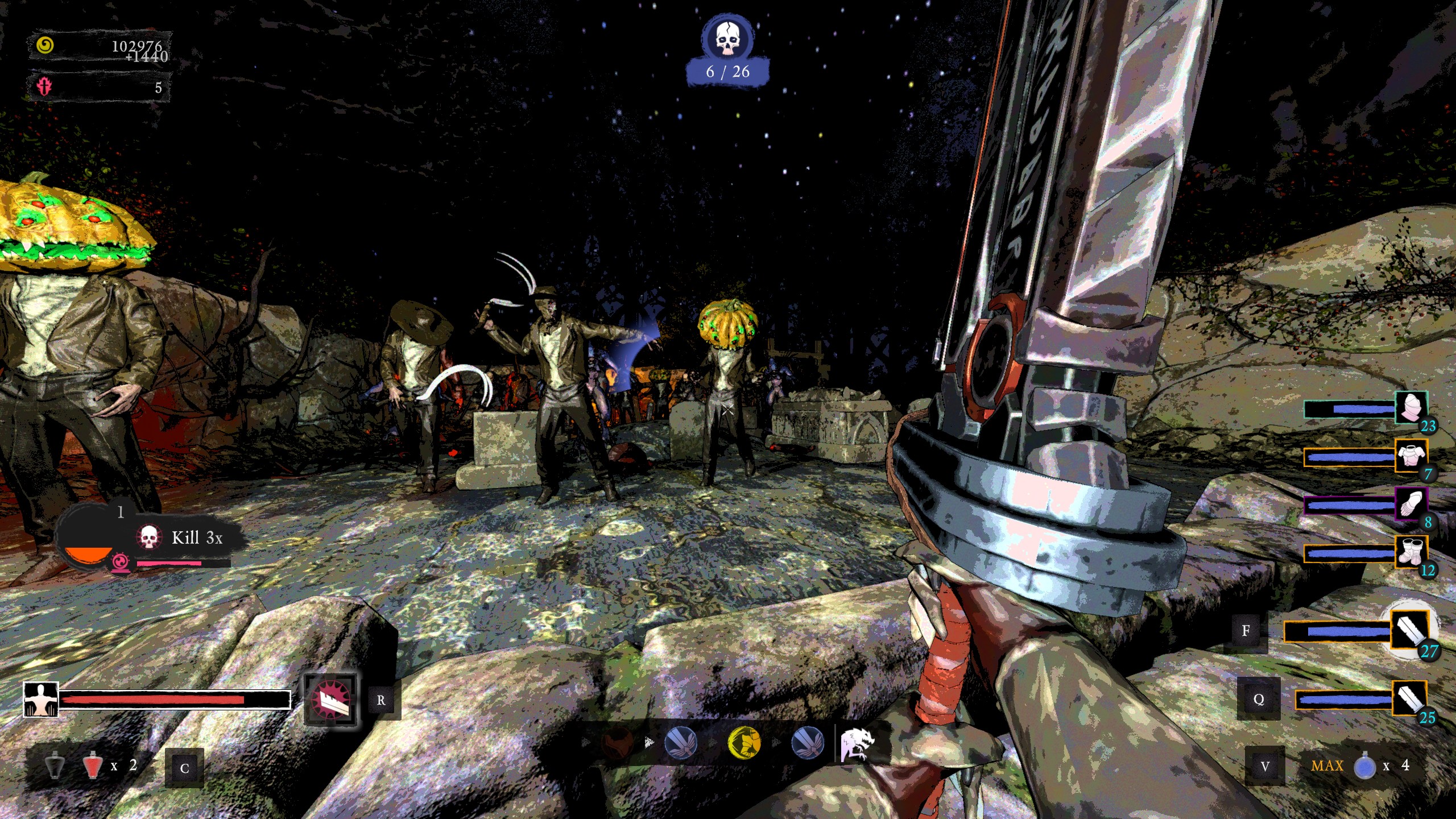The height and width of the screenshot is (819, 1456).
Task: Click the gold spiral currency icon
Action: [45, 45]
